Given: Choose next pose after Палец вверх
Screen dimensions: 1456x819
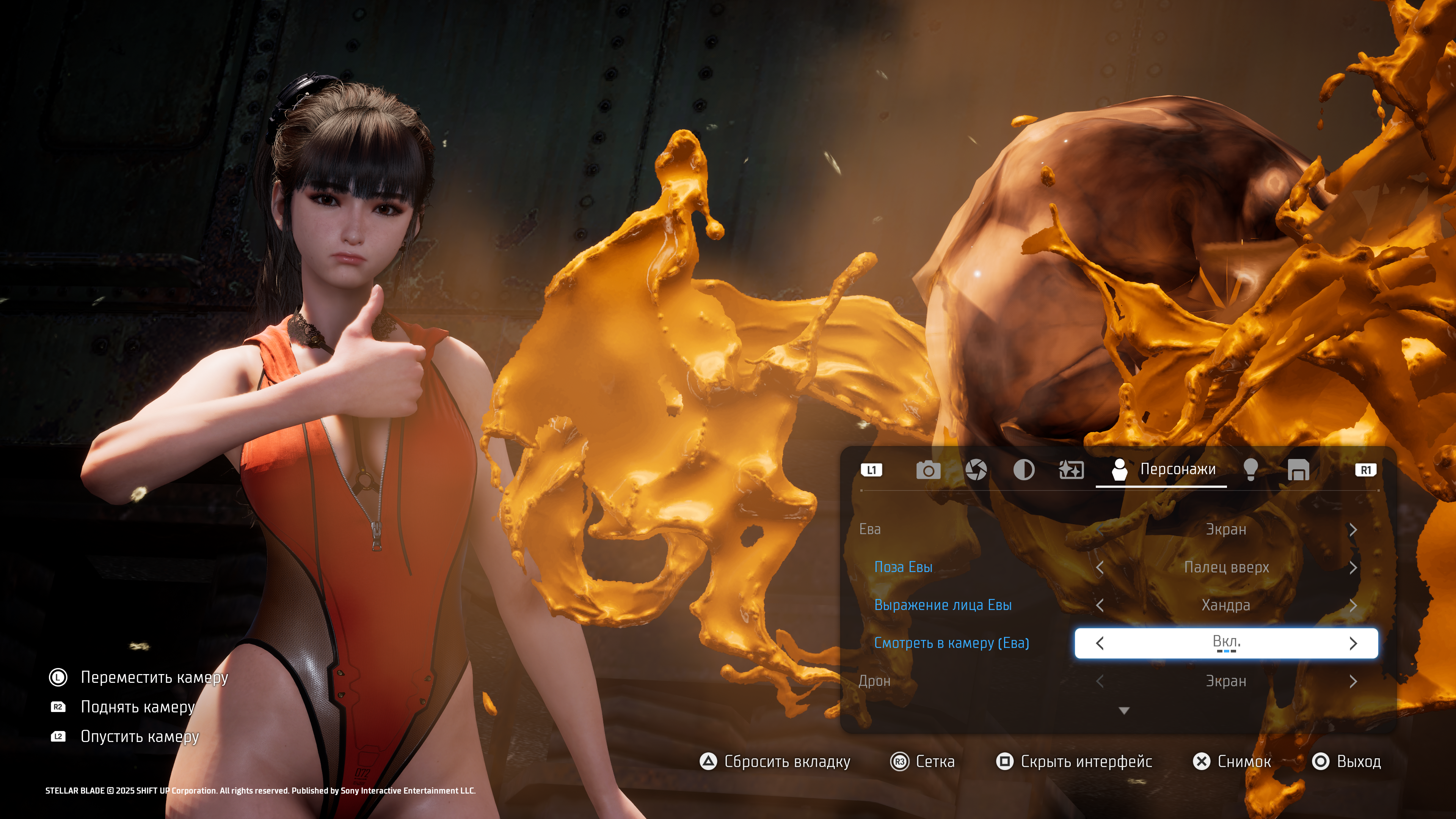Looking at the screenshot, I should 1353,567.
